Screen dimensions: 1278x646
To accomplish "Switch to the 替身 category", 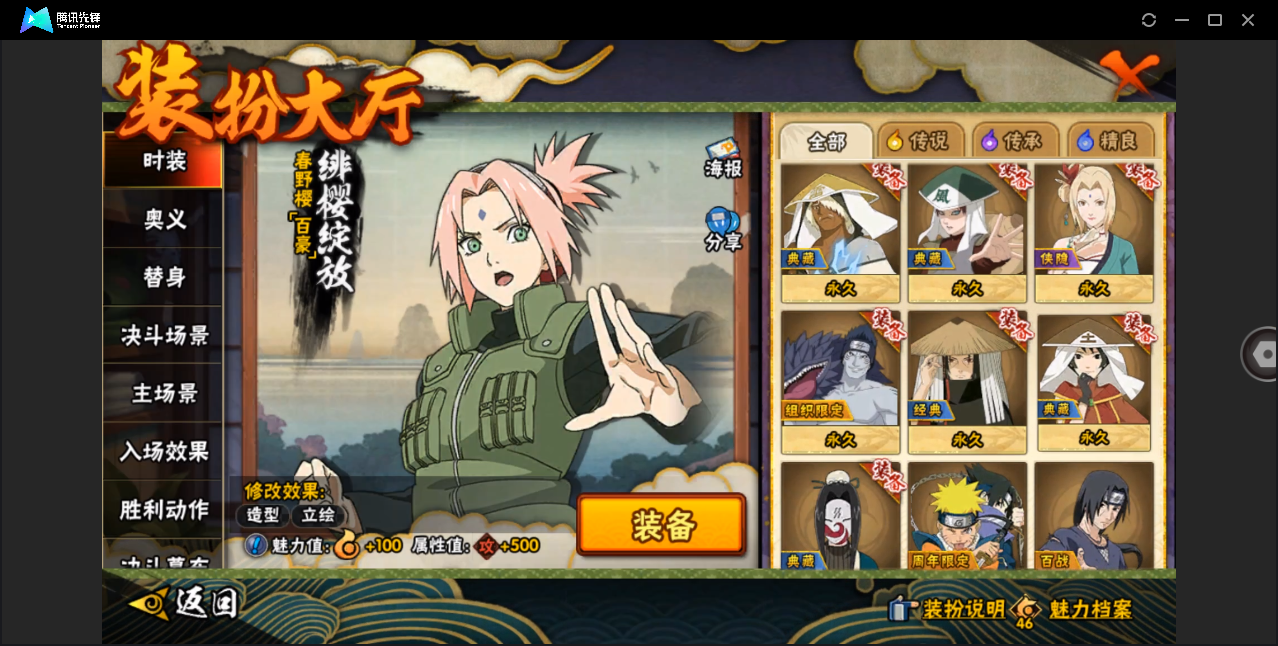I will [163, 277].
